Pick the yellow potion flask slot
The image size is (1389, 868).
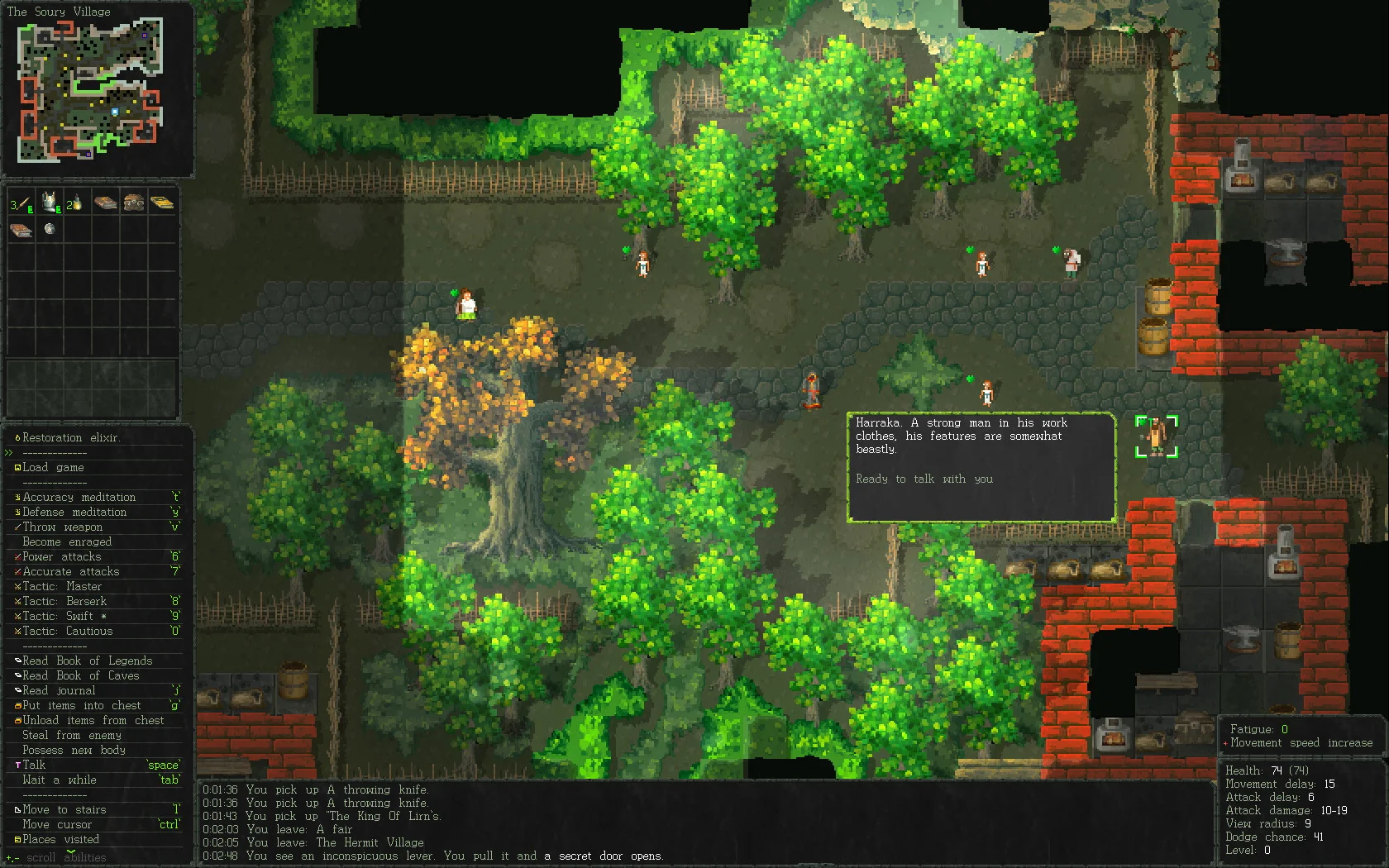pyautogui.click(x=75, y=203)
